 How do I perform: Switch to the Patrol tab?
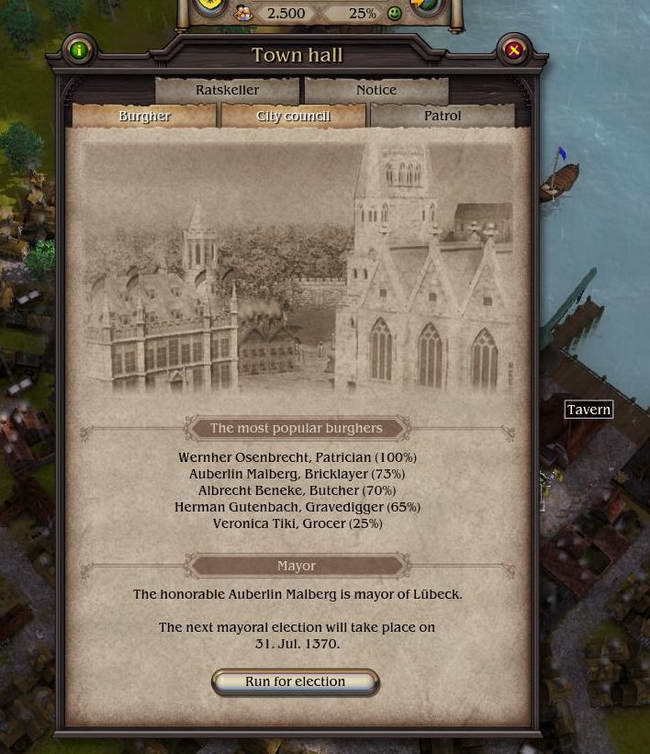pyautogui.click(x=442, y=116)
